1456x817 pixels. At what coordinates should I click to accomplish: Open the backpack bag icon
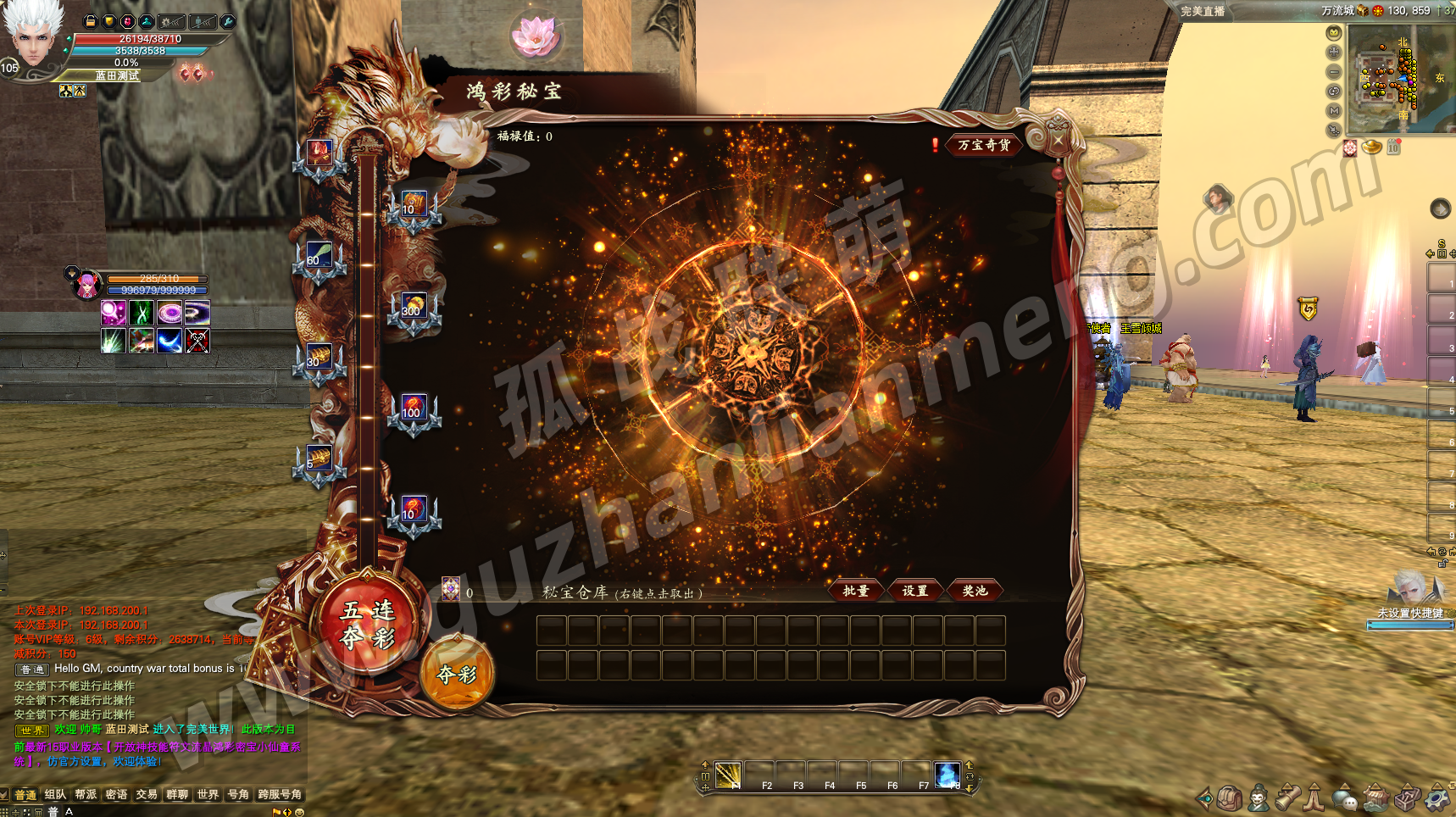[x=1230, y=798]
